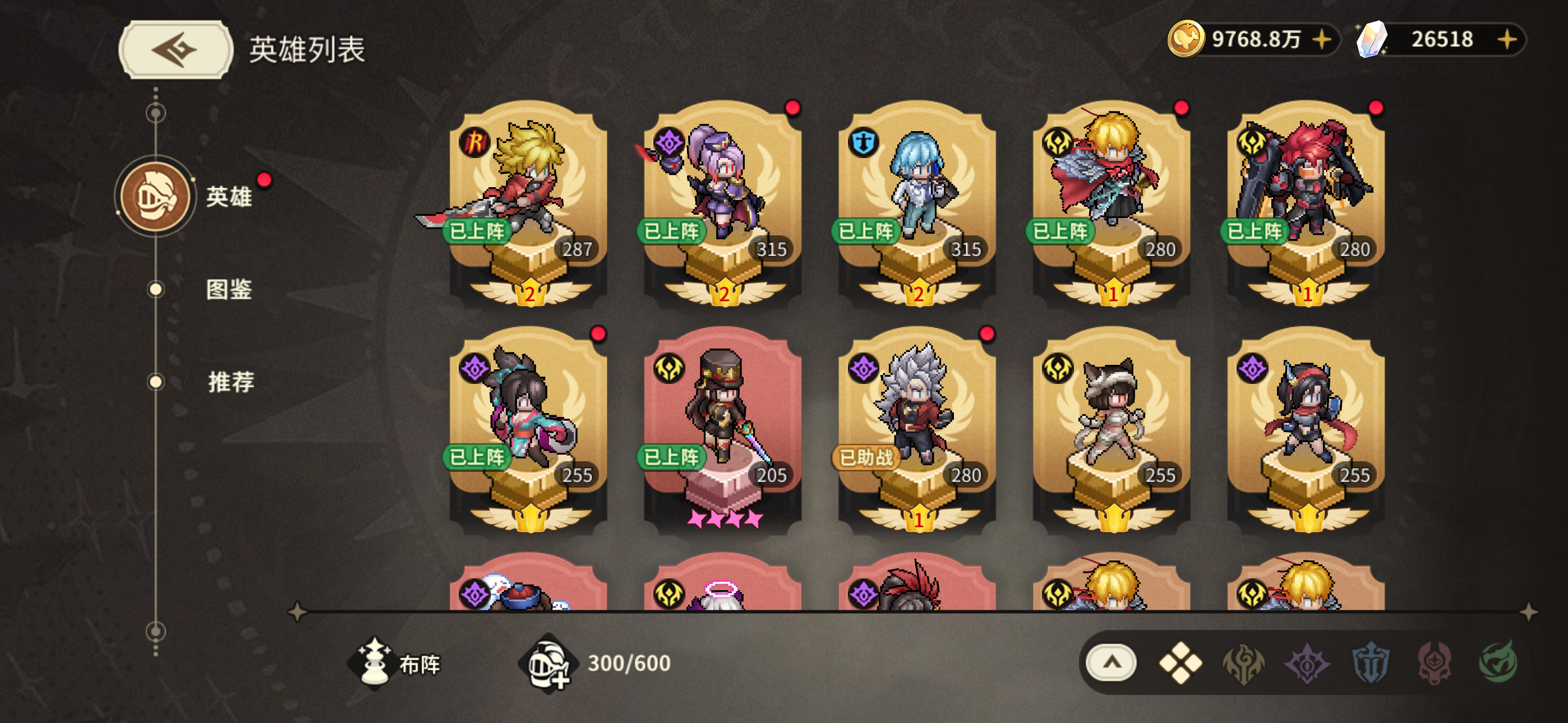The width and height of the screenshot is (1568, 723).
Task: Click the red notification dot on the purple-haired hero card
Action: (x=792, y=108)
